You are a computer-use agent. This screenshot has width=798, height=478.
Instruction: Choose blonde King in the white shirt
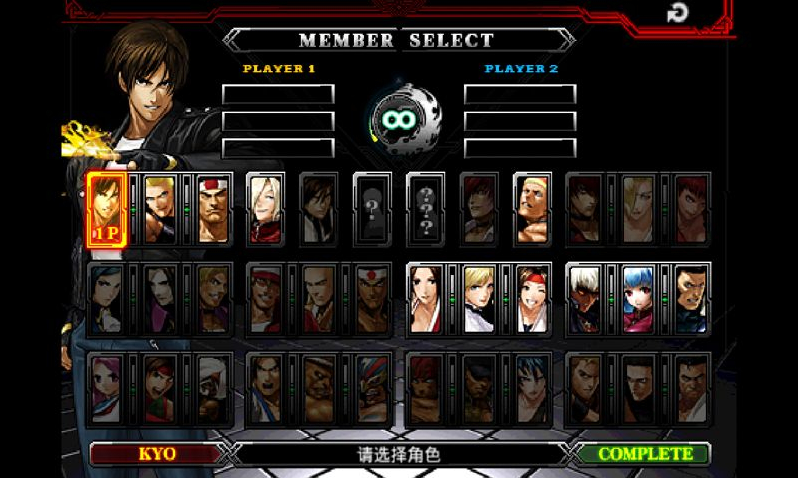click(479, 298)
